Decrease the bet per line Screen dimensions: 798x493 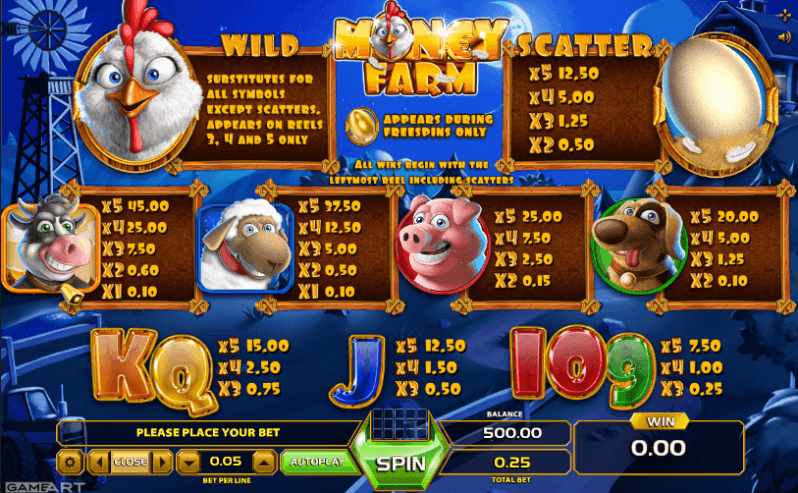pos(190,462)
